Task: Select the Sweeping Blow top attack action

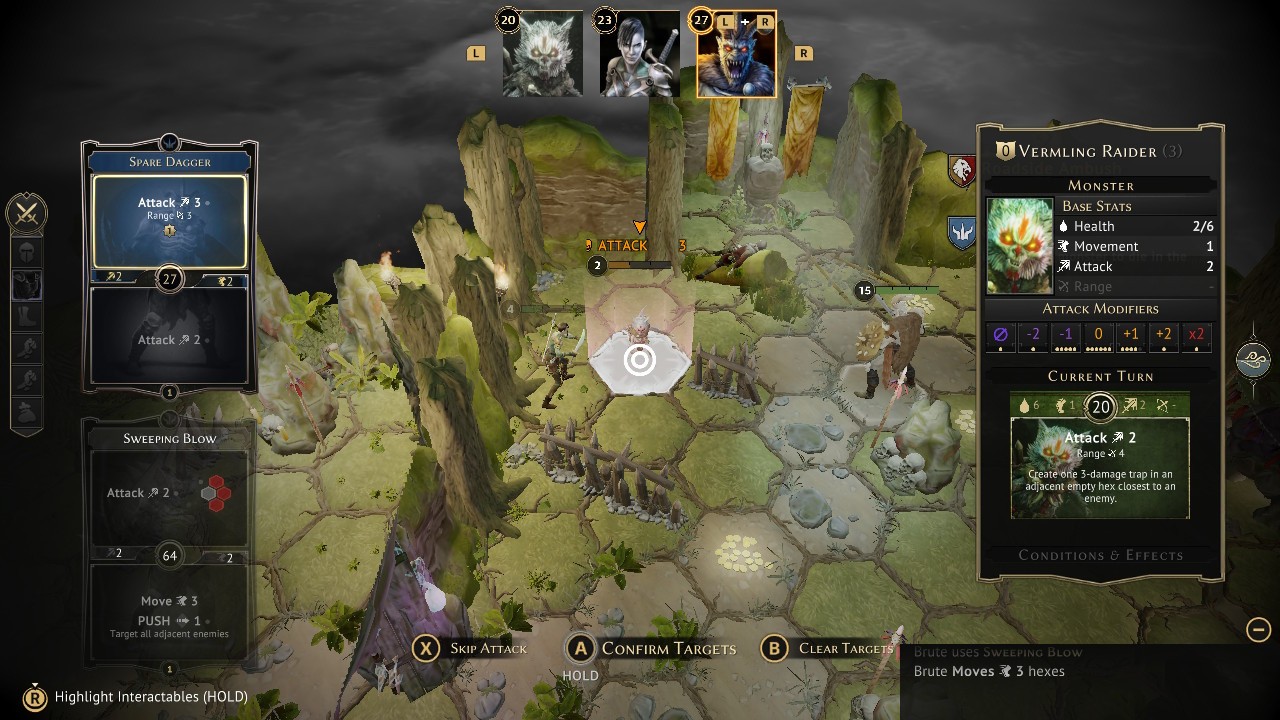Action: click(169, 495)
